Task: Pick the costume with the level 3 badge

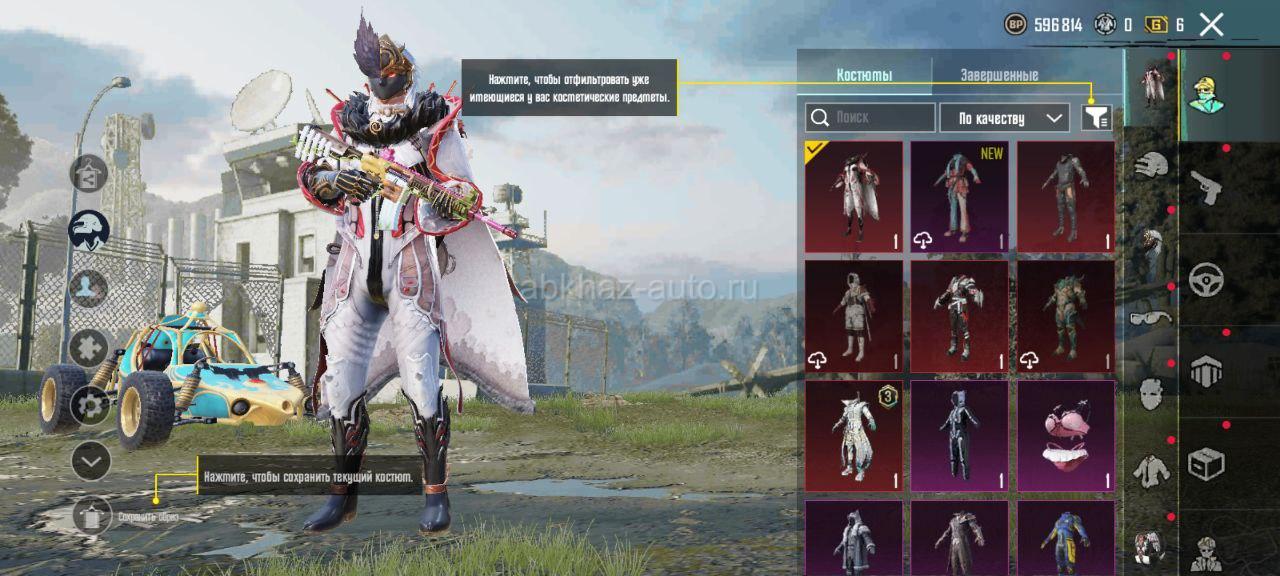Action: coord(853,436)
